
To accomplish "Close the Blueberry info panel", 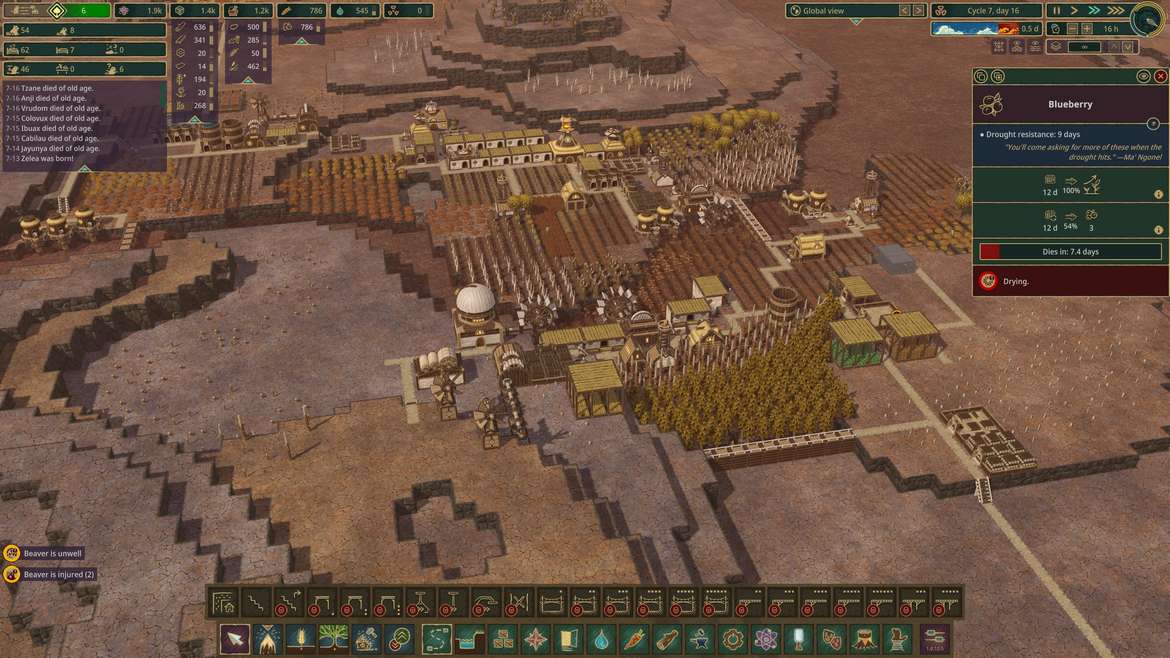I will click(1160, 76).
